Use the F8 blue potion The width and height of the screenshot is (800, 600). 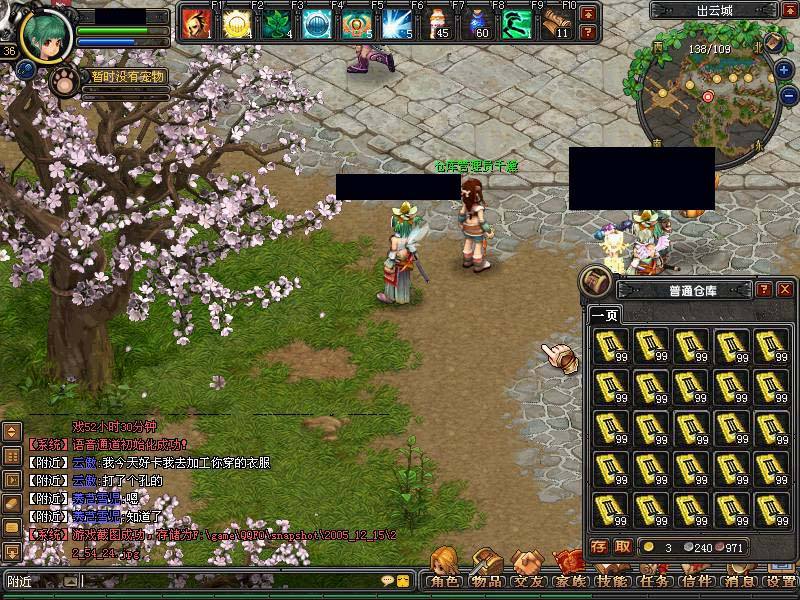tap(478, 24)
